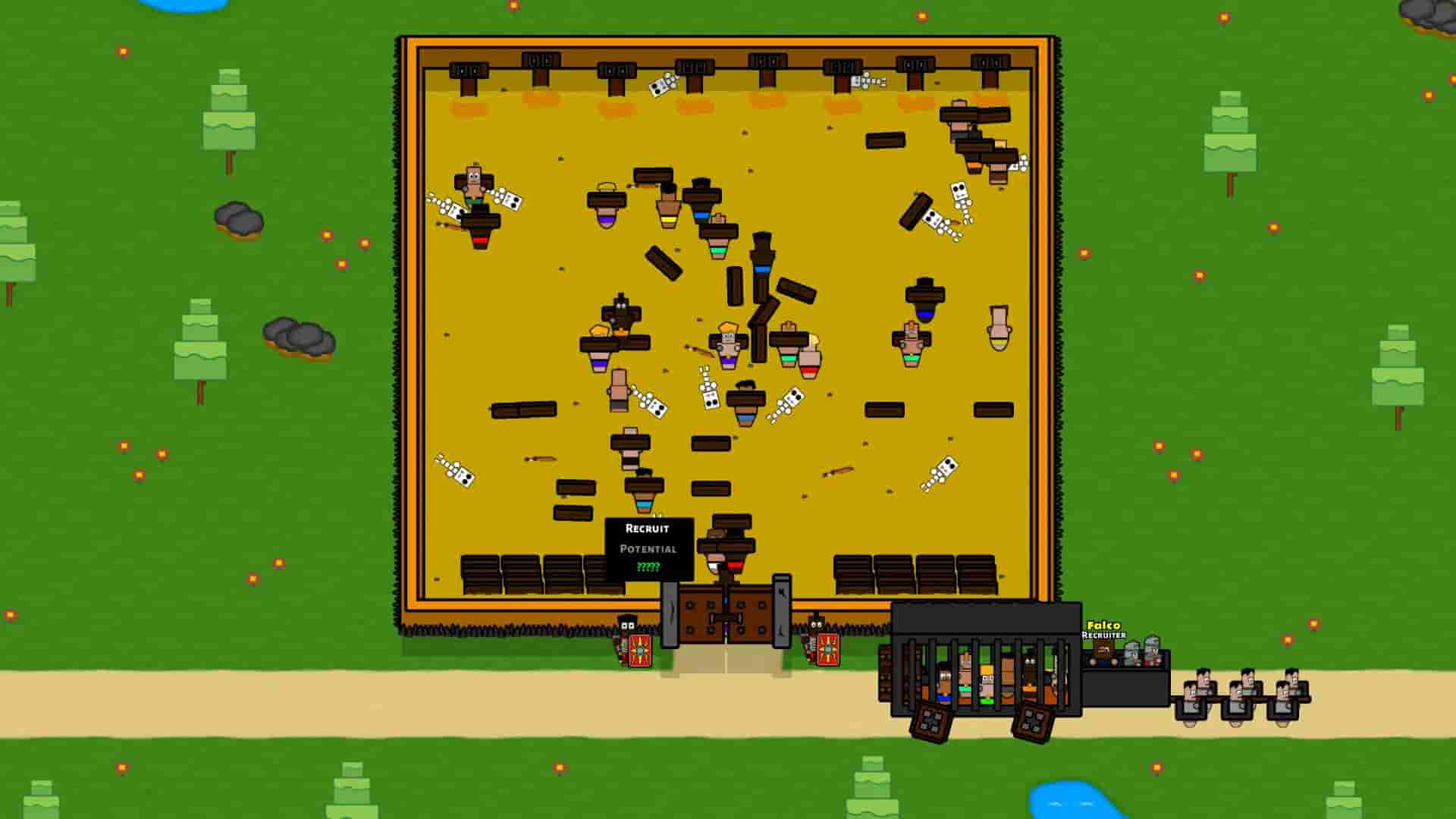Open the wooden arena gate doors
The width and height of the screenshot is (1456, 819).
point(726,614)
